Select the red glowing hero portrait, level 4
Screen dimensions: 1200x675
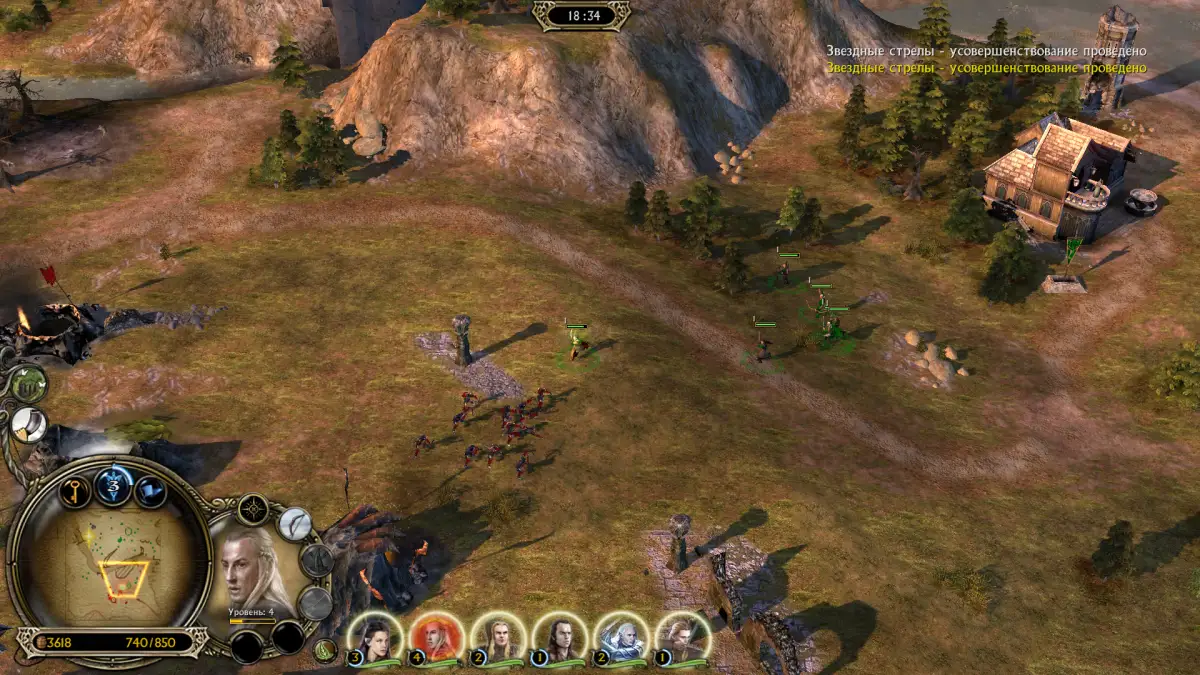coord(436,638)
